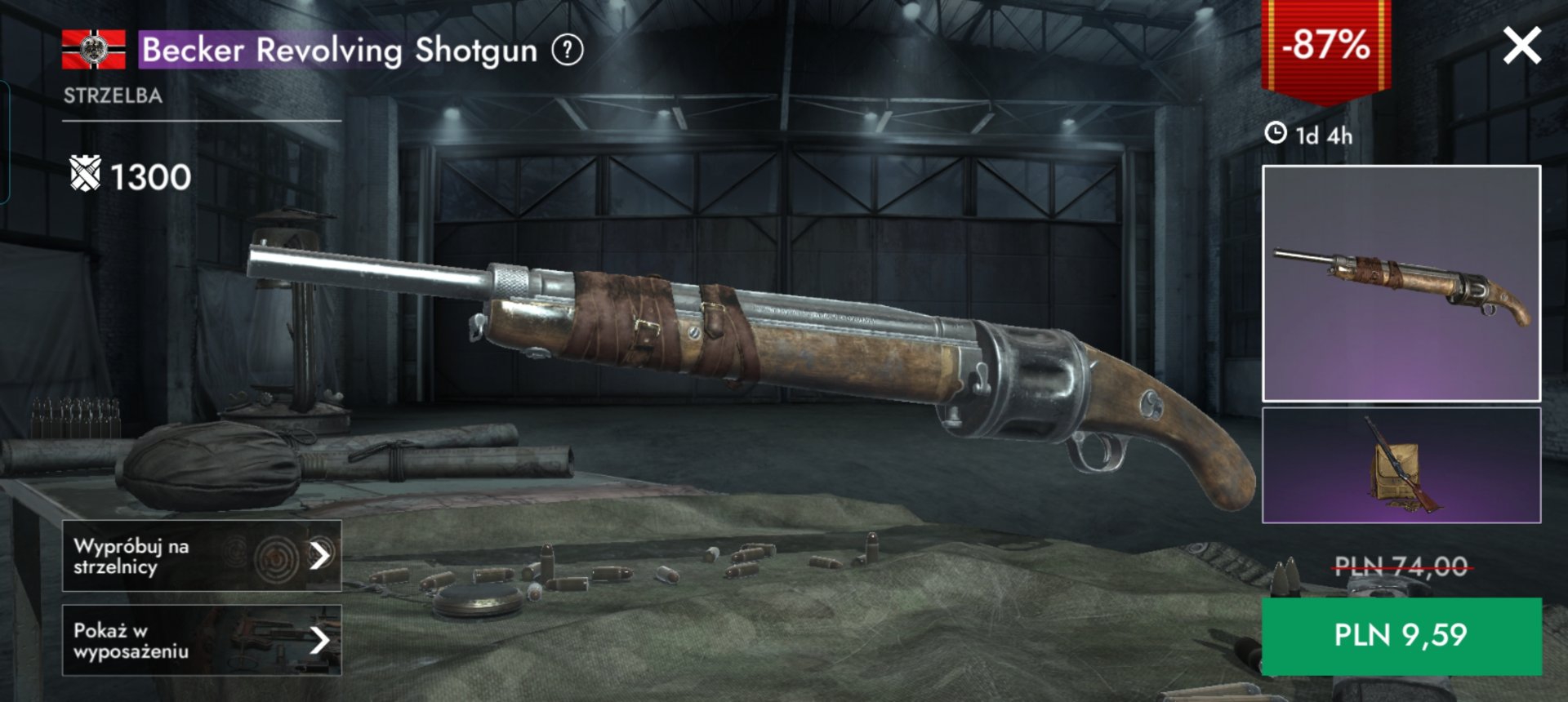Select the rifle and backpack thumbnail
This screenshot has height=702, width=1568.
[1401, 465]
